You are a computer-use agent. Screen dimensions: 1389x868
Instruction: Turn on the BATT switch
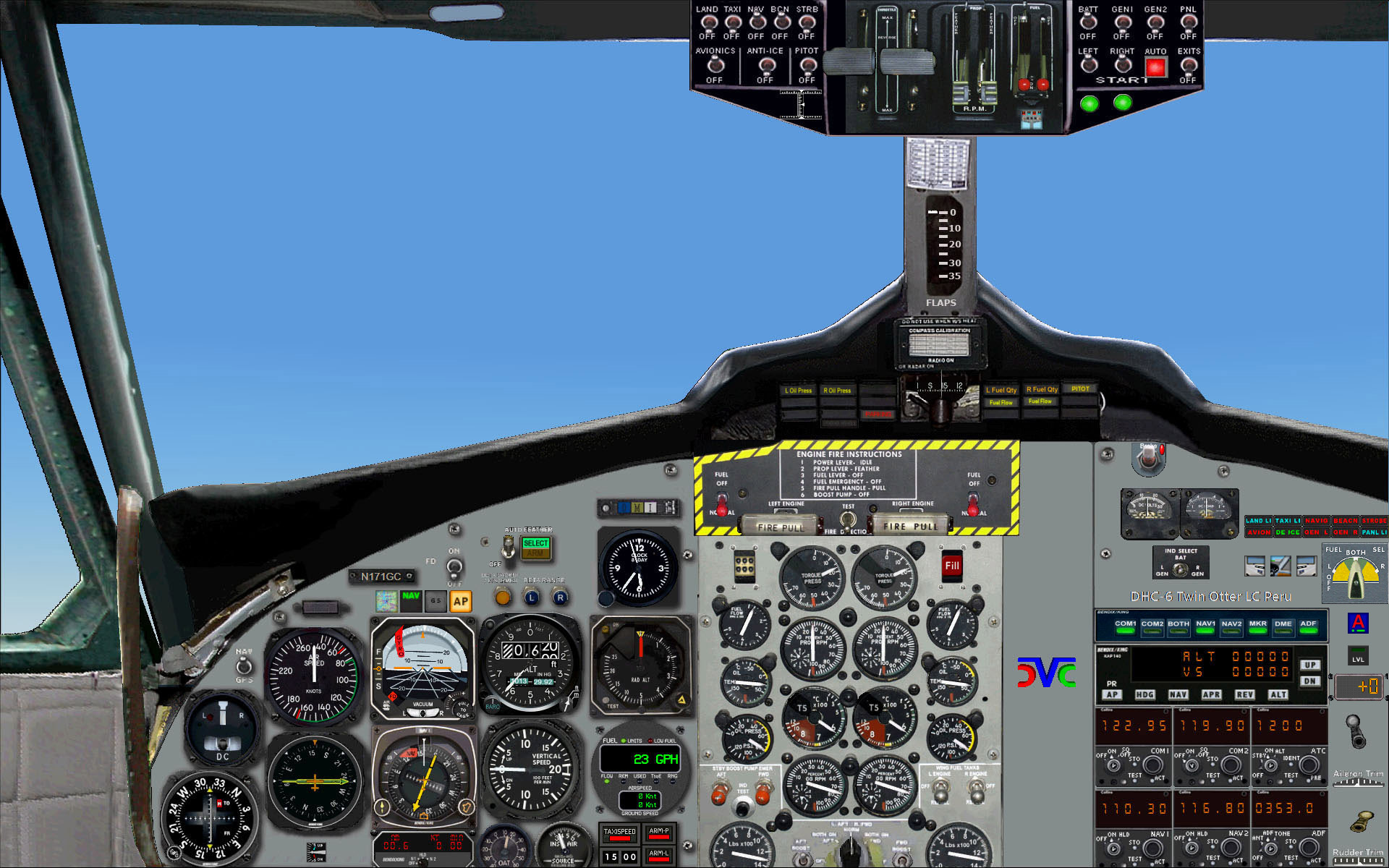tap(1088, 22)
